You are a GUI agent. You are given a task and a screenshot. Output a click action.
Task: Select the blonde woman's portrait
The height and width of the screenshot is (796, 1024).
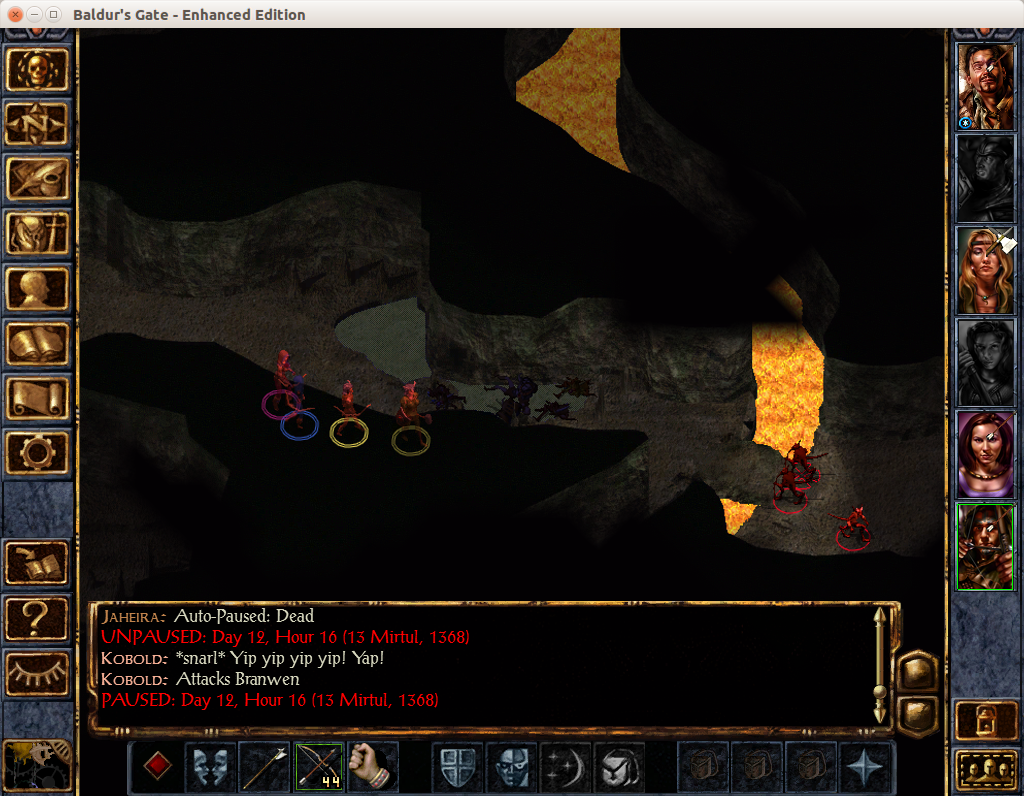(x=985, y=270)
